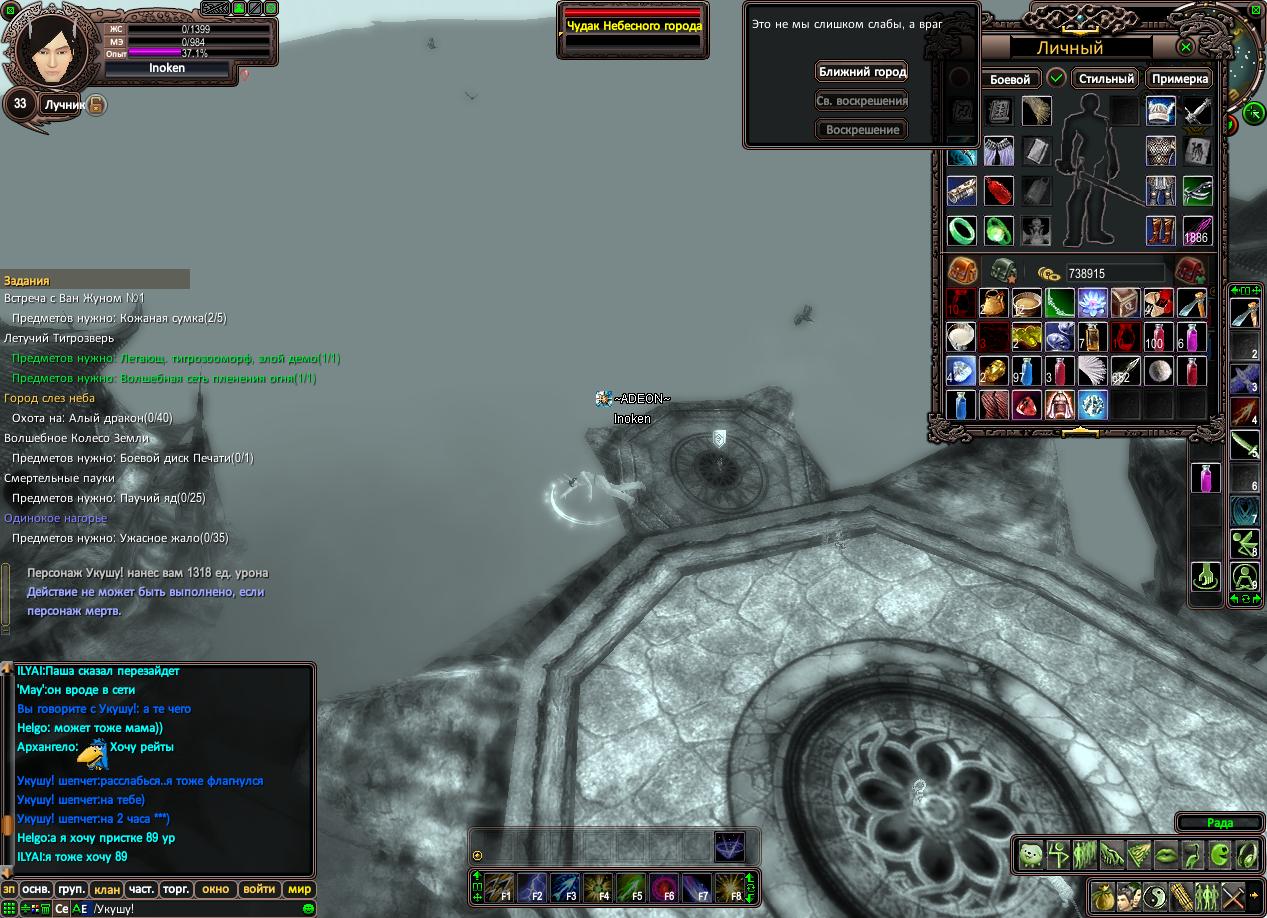Viewport: 1267px width, 918px height.
Task: Select the Боевой equipment tab
Action: [1009, 79]
